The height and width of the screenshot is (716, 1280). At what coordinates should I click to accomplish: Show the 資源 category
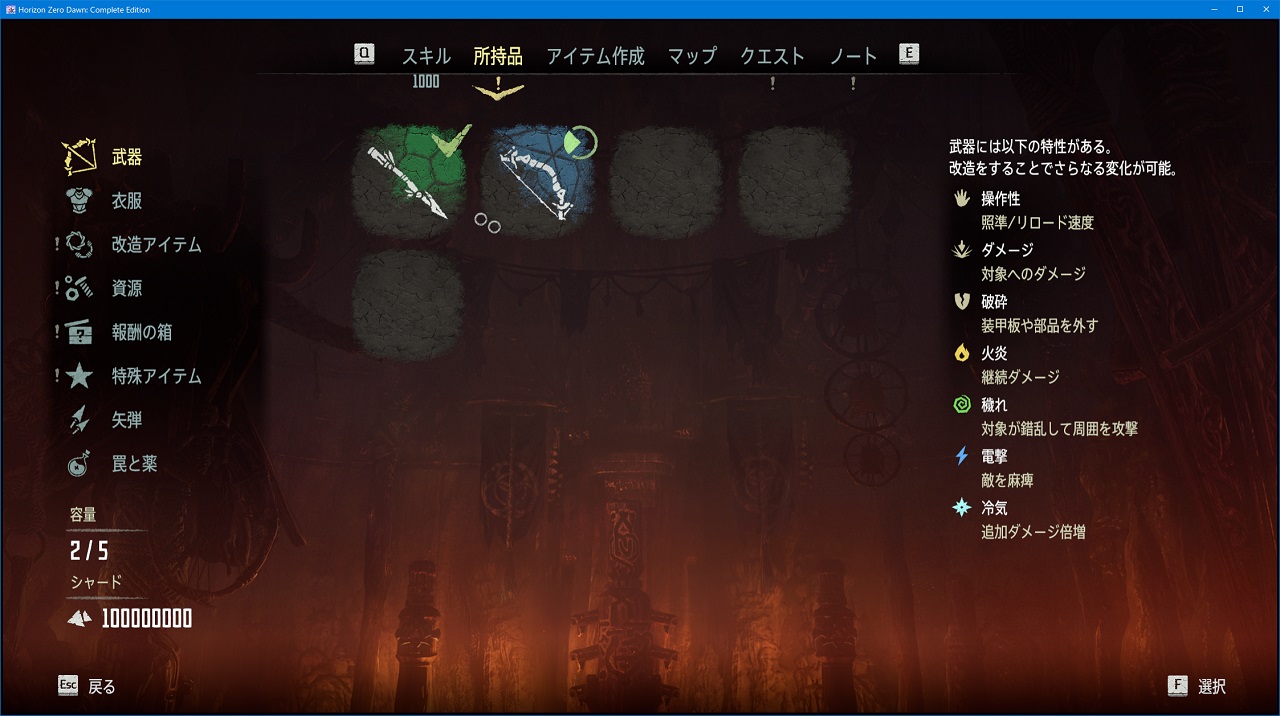pos(126,289)
